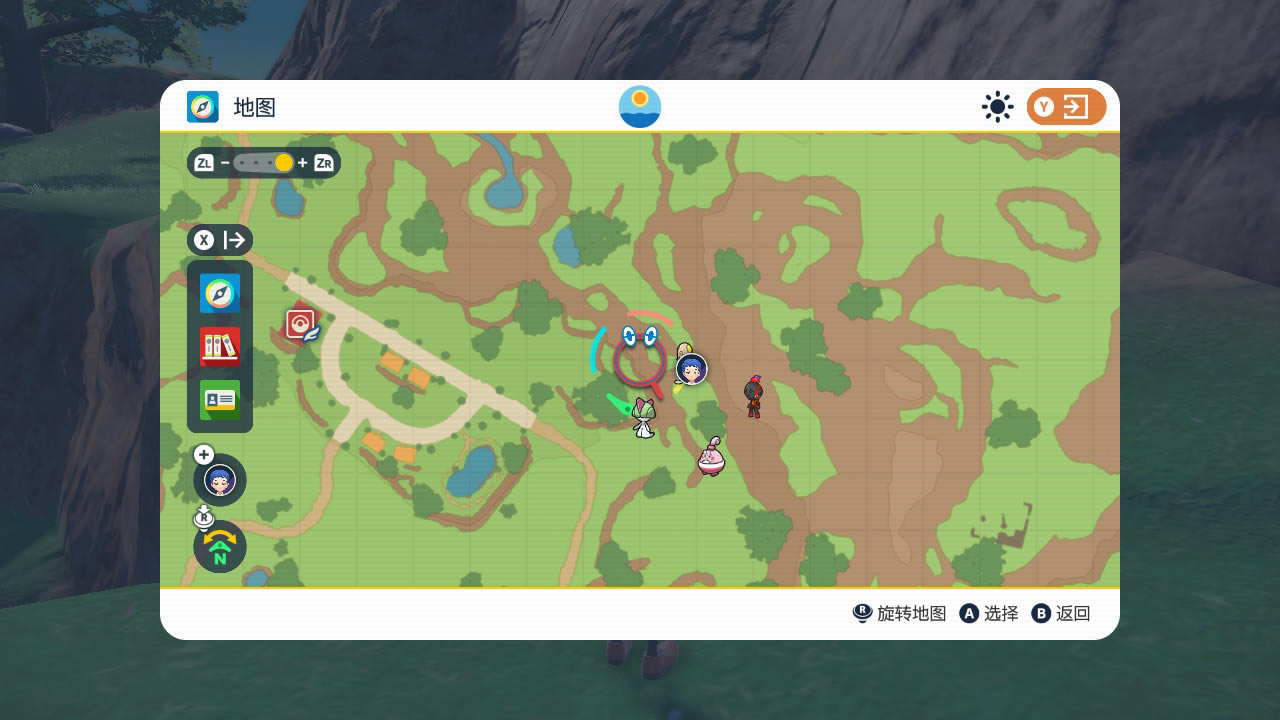Viewport: 1280px width, 720px height.
Task: Toggle the north-facing compass button
Action: click(220, 547)
